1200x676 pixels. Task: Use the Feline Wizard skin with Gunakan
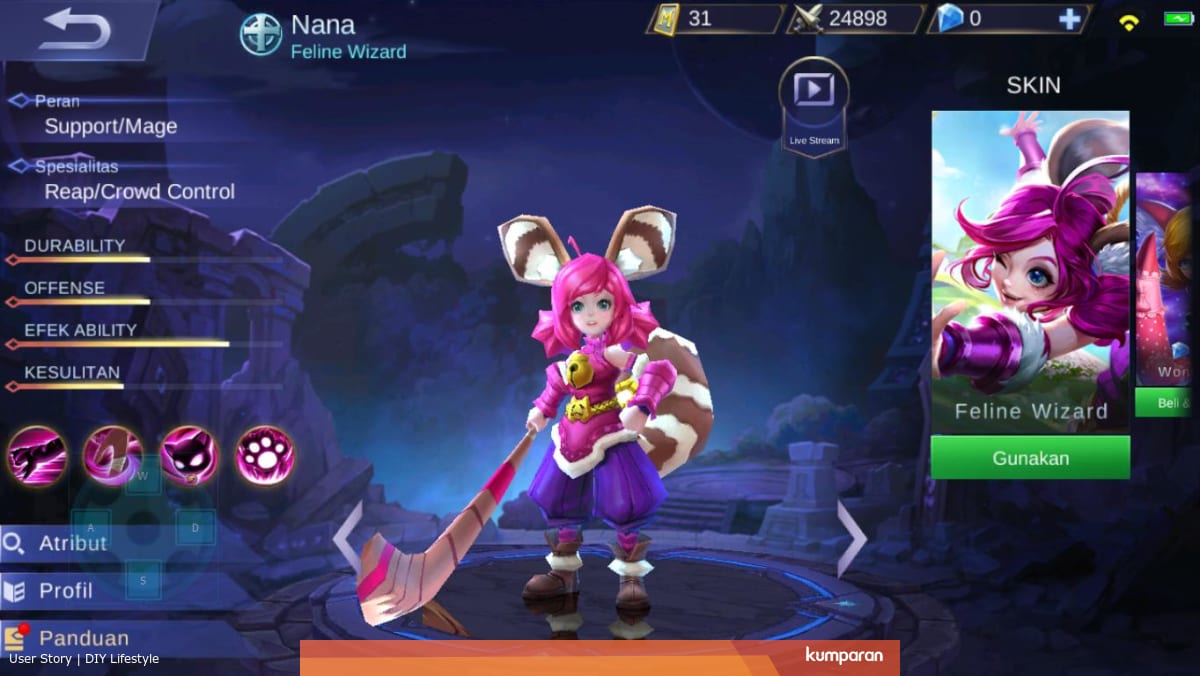[1030, 458]
